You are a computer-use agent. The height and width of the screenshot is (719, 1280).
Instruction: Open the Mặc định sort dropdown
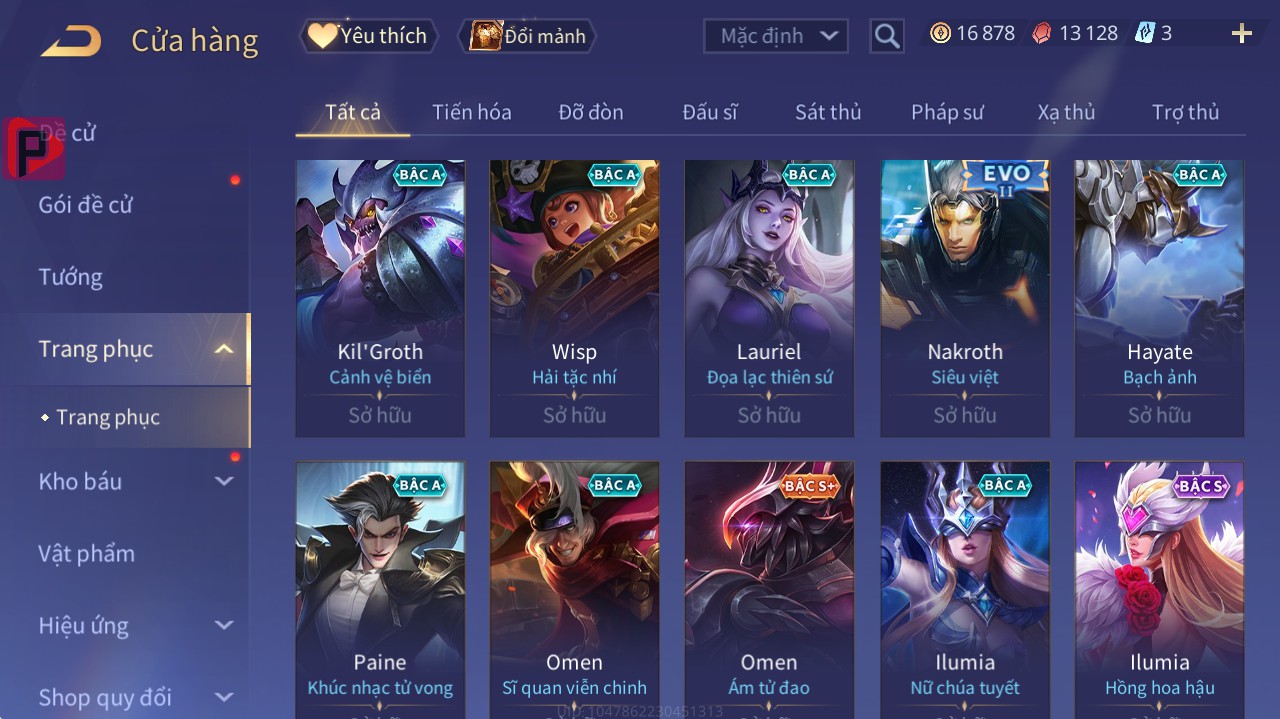point(776,36)
